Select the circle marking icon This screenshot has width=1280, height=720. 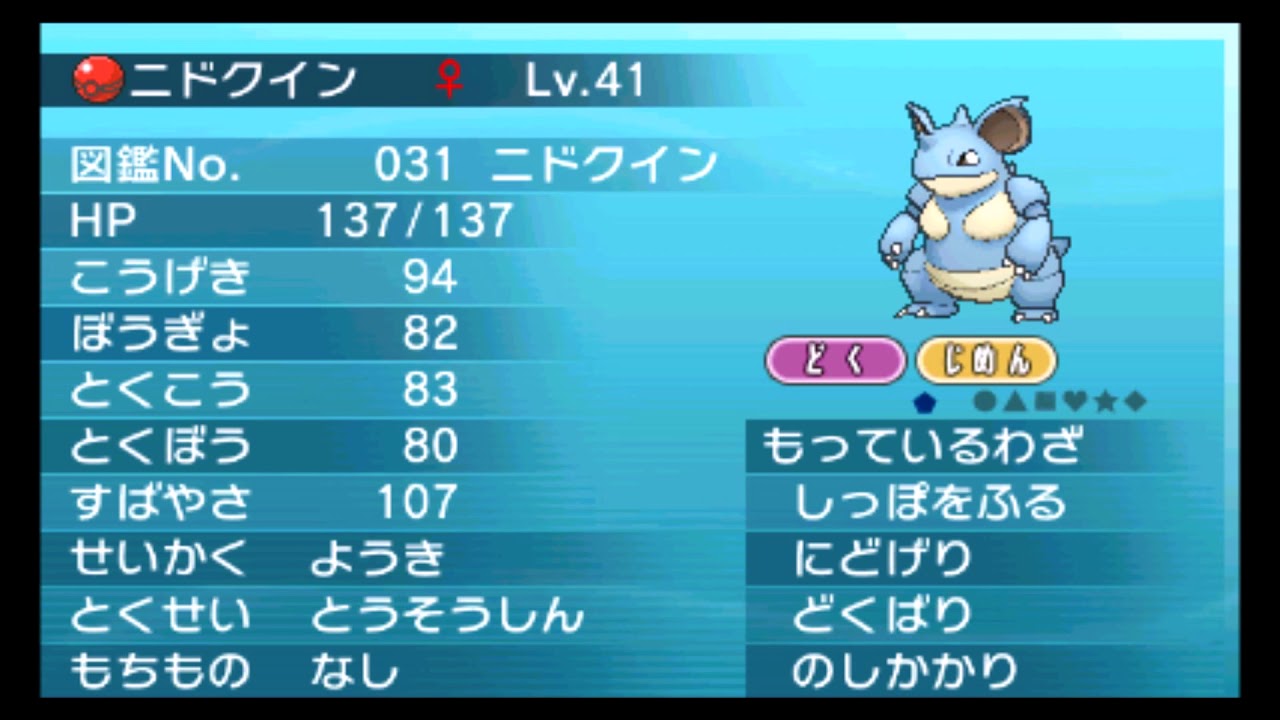(985, 402)
